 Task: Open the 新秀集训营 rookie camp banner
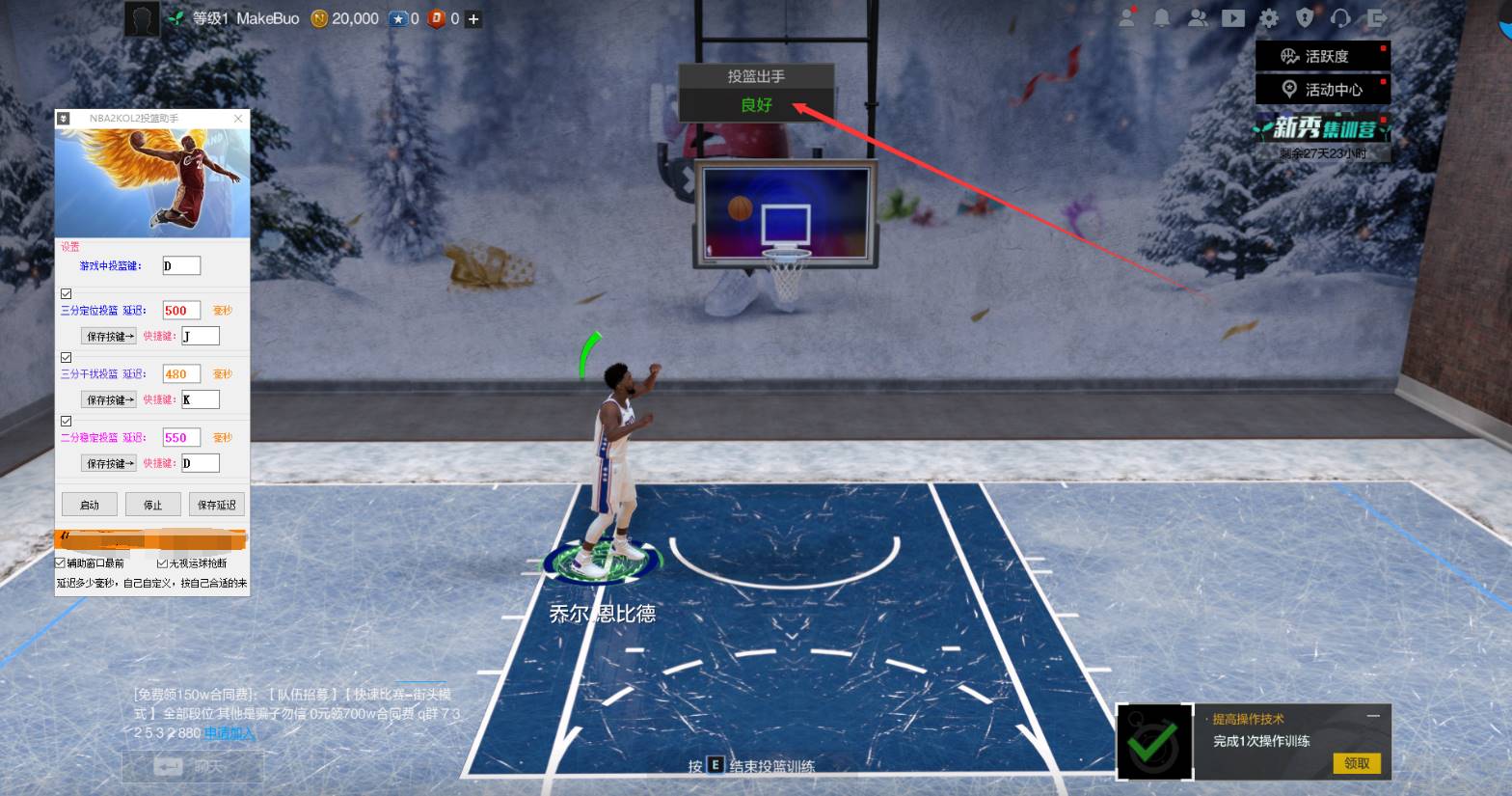pos(1322,128)
